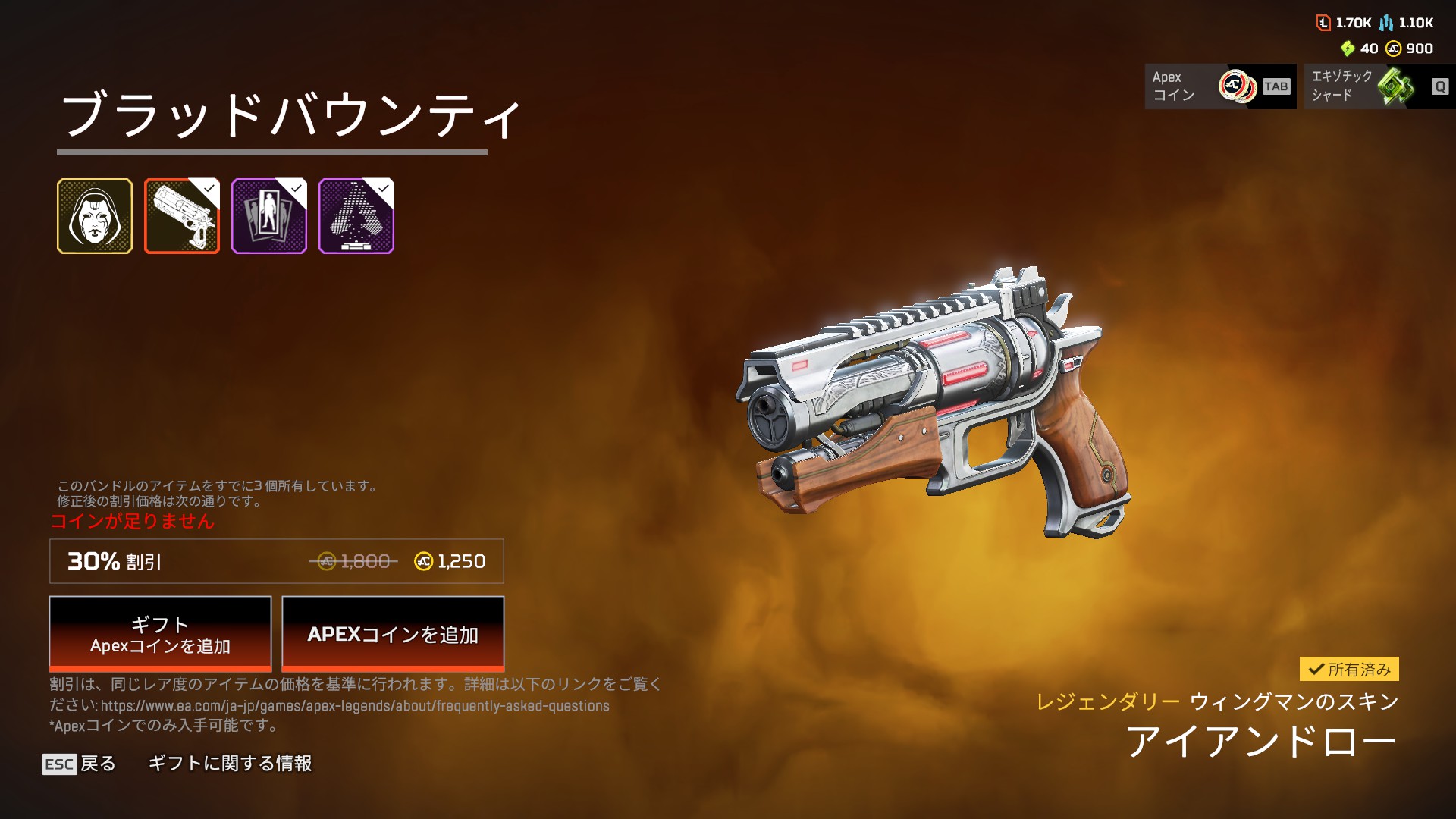Select the Wingman weapon skin thumbnail
The height and width of the screenshot is (819, 1456).
point(182,216)
